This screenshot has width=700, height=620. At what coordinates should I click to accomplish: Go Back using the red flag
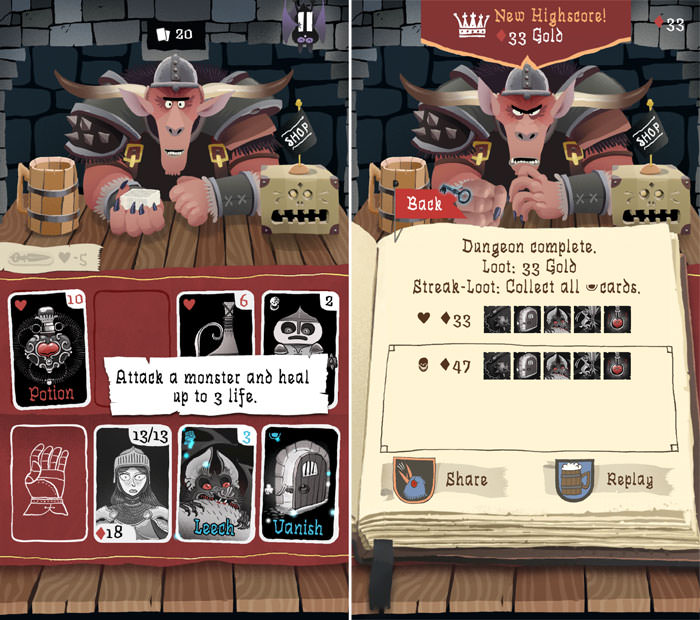(x=426, y=203)
